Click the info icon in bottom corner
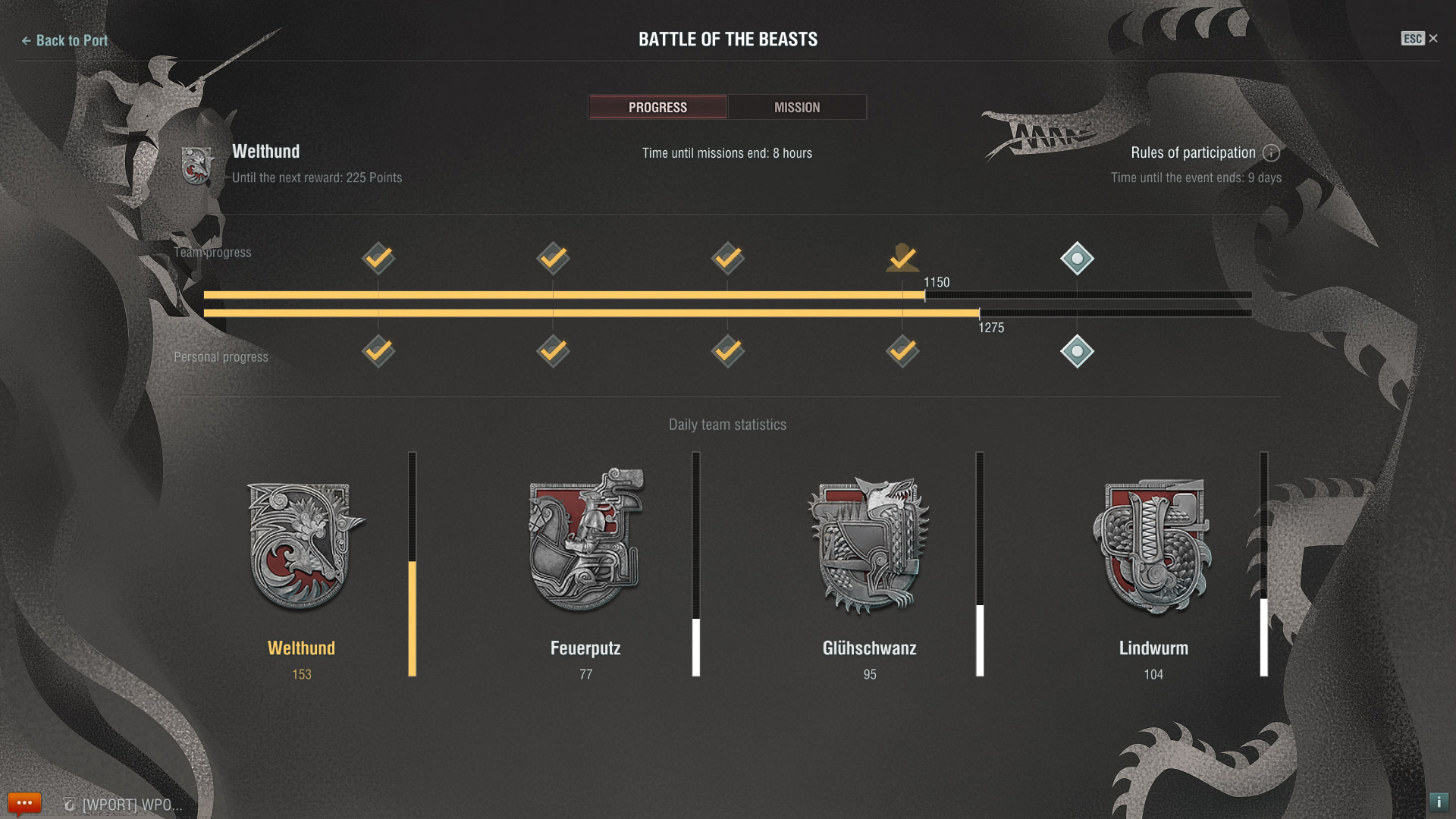1456x819 pixels. [1439, 802]
